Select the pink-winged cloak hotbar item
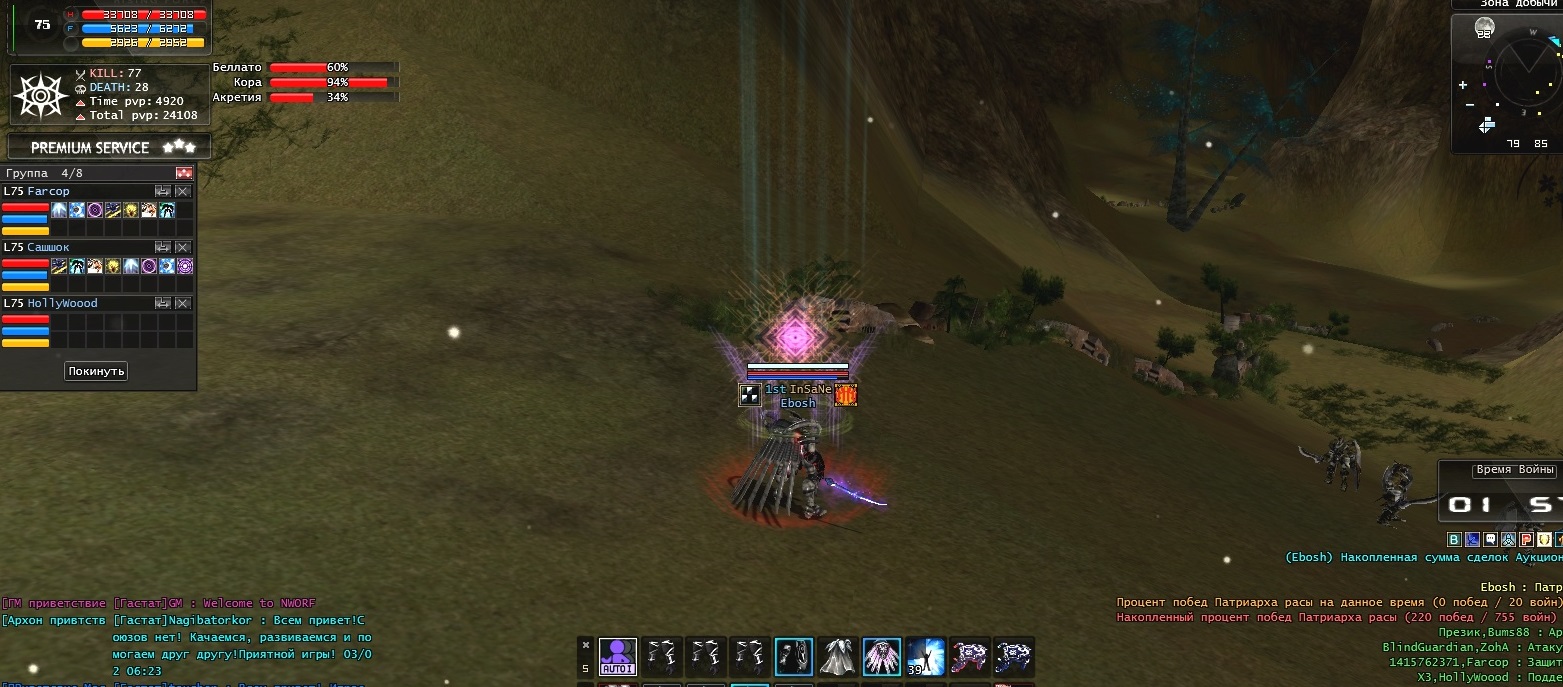 click(x=882, y=657)
